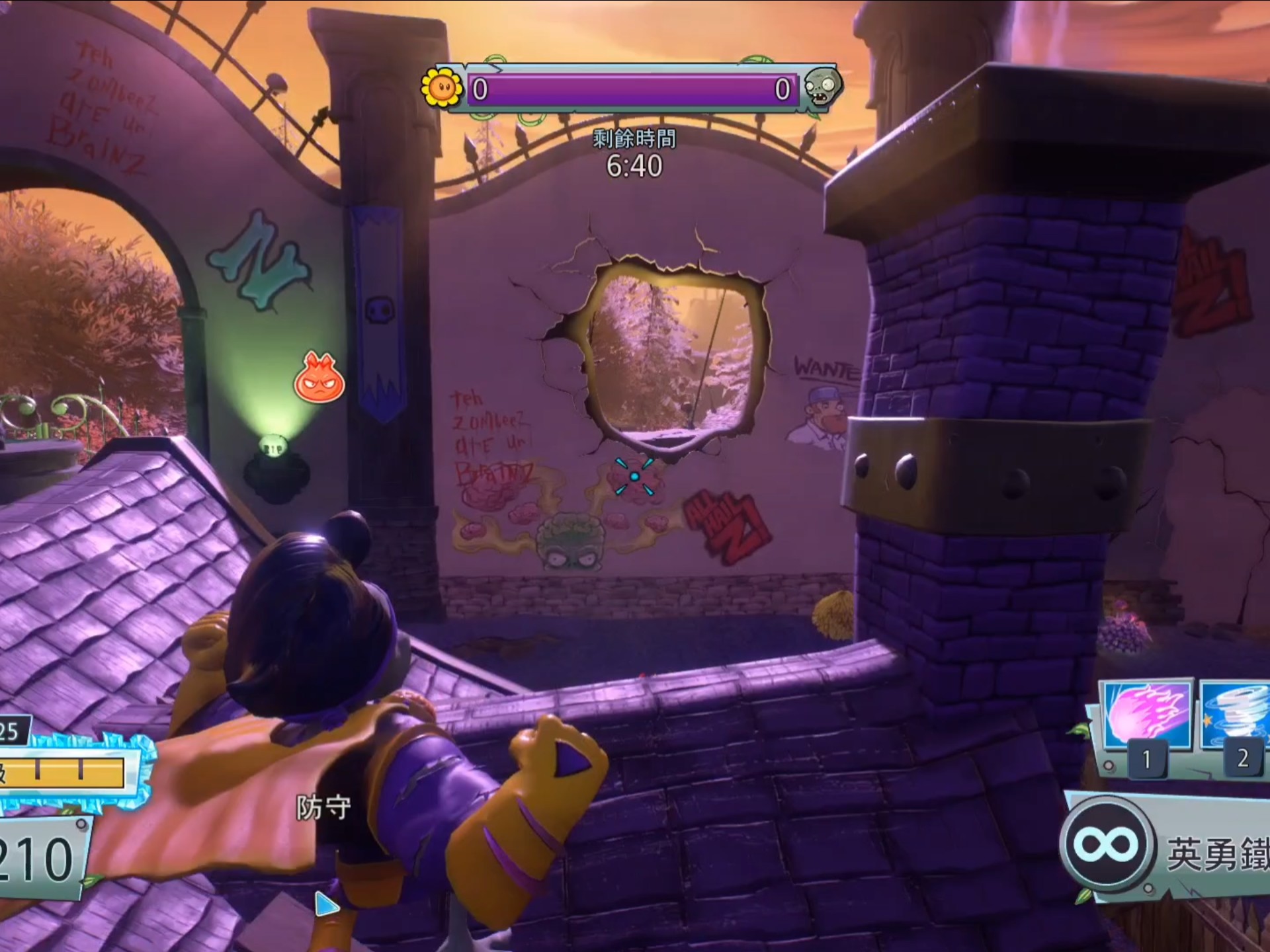The image size is (1270, 952).
Task: Activate the pink energy fist ability
Action: coord(1146,719)
